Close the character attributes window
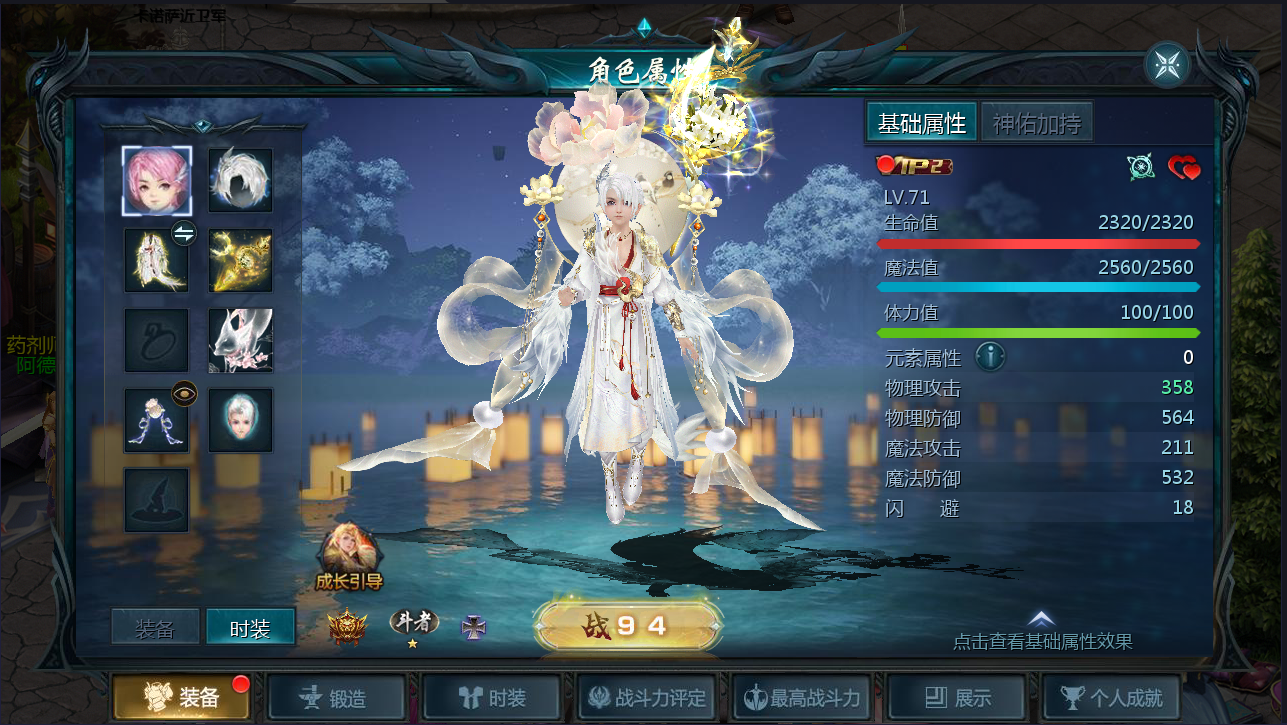Screen dimensions: 1287x725 [1168, 65]
